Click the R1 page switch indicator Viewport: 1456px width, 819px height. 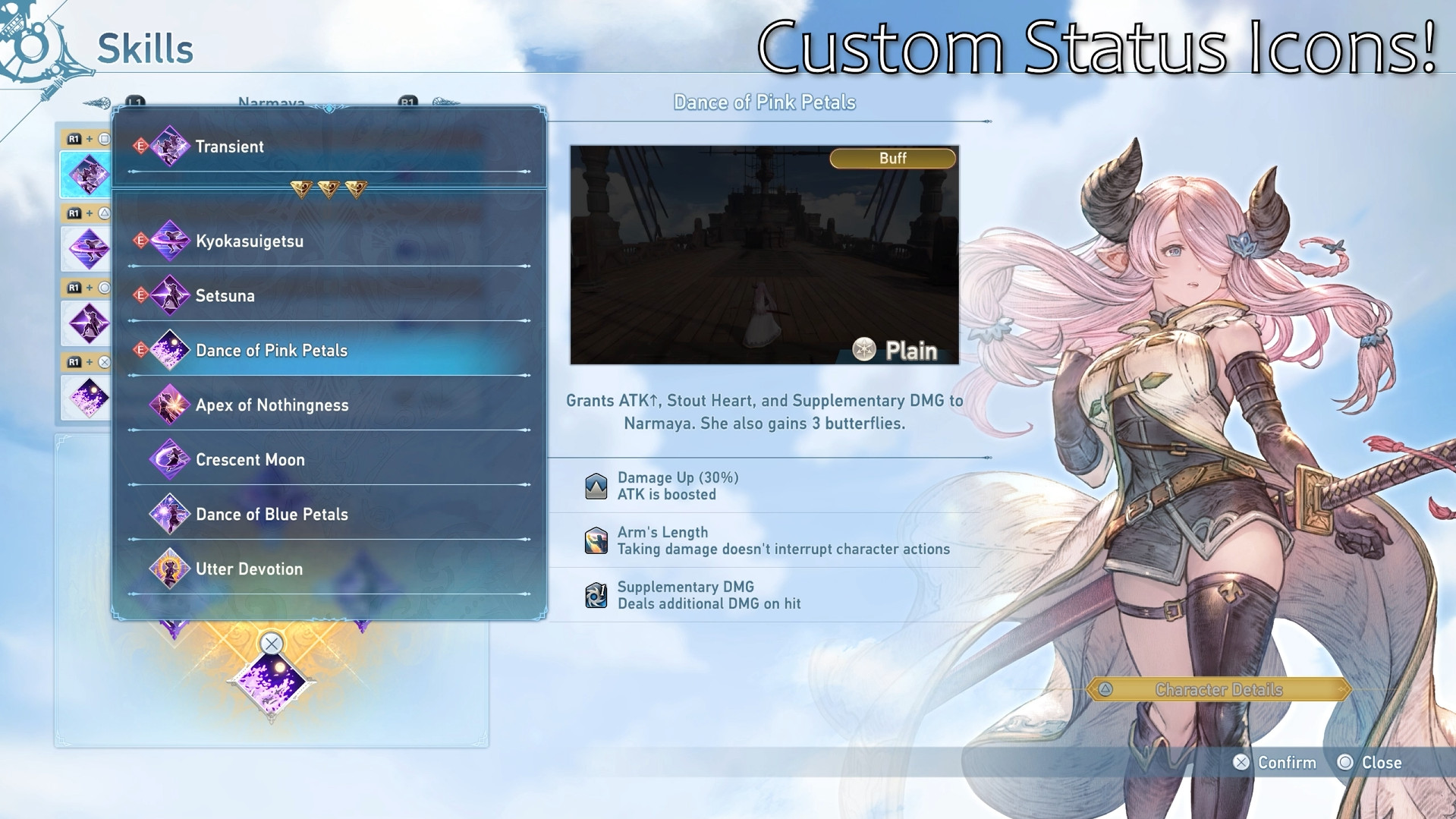407,101
